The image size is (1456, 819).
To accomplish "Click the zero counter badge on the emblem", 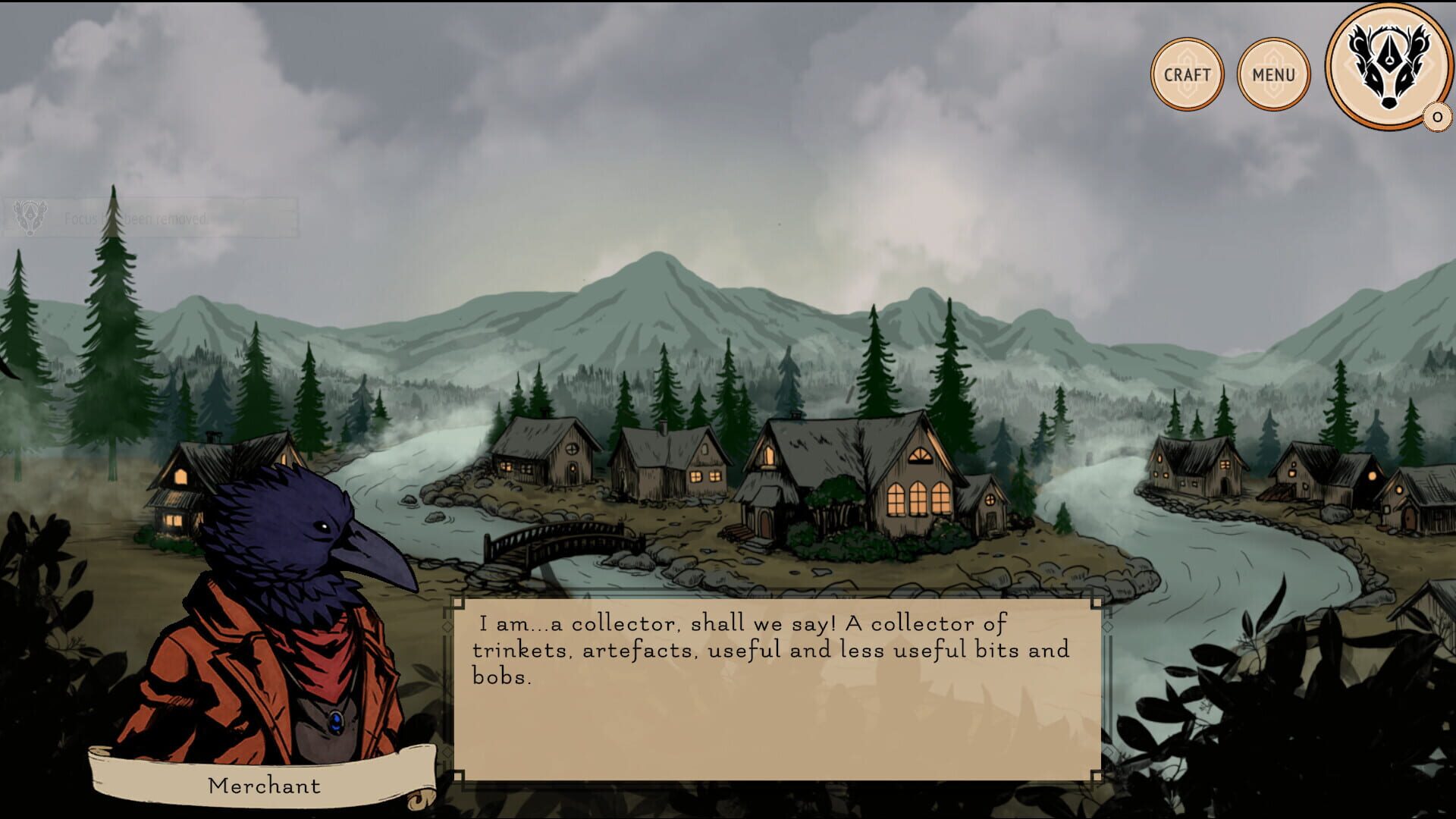I will coord(1436,116).
